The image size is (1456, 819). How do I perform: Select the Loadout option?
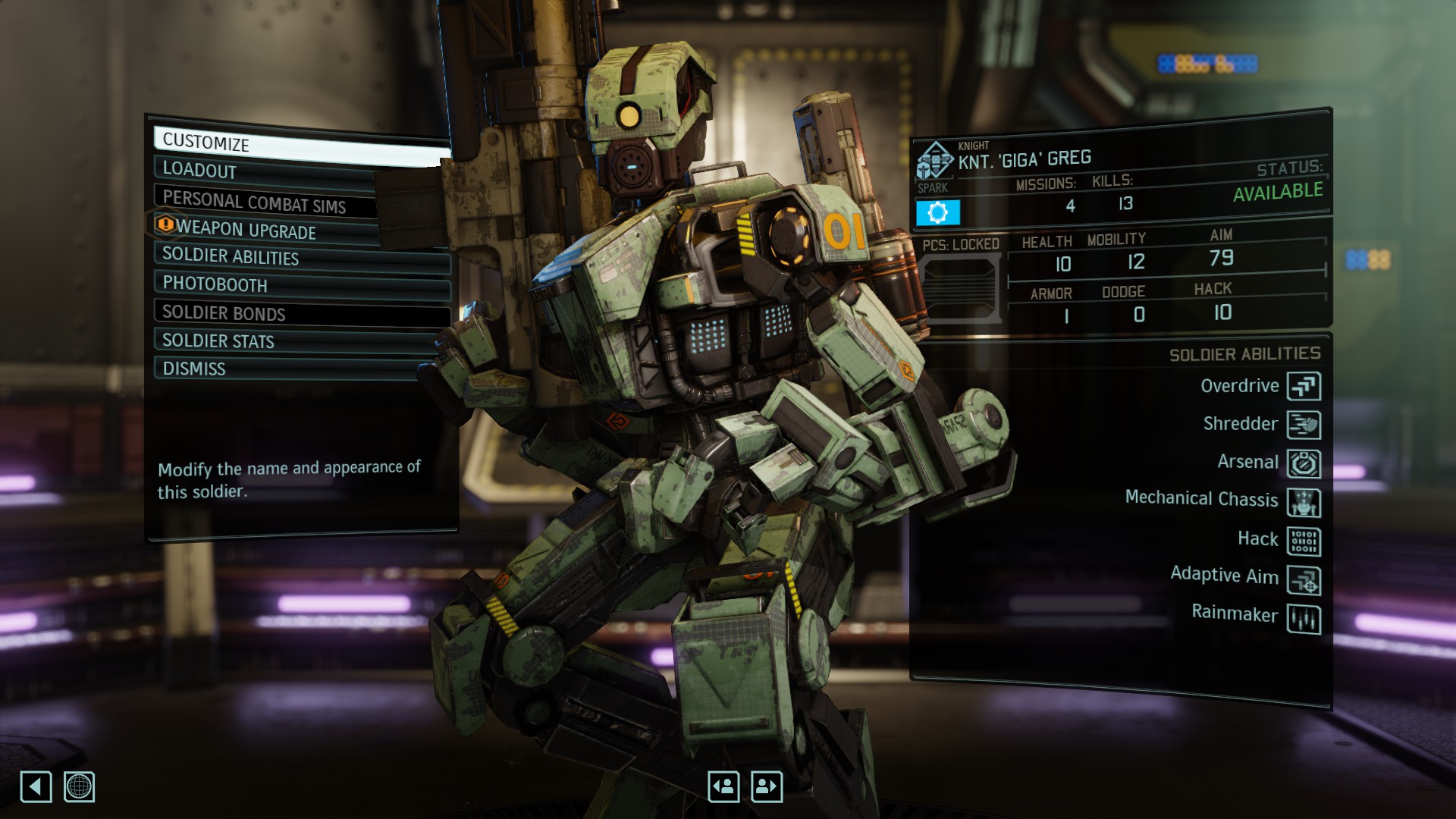click(x=265, y=171)
